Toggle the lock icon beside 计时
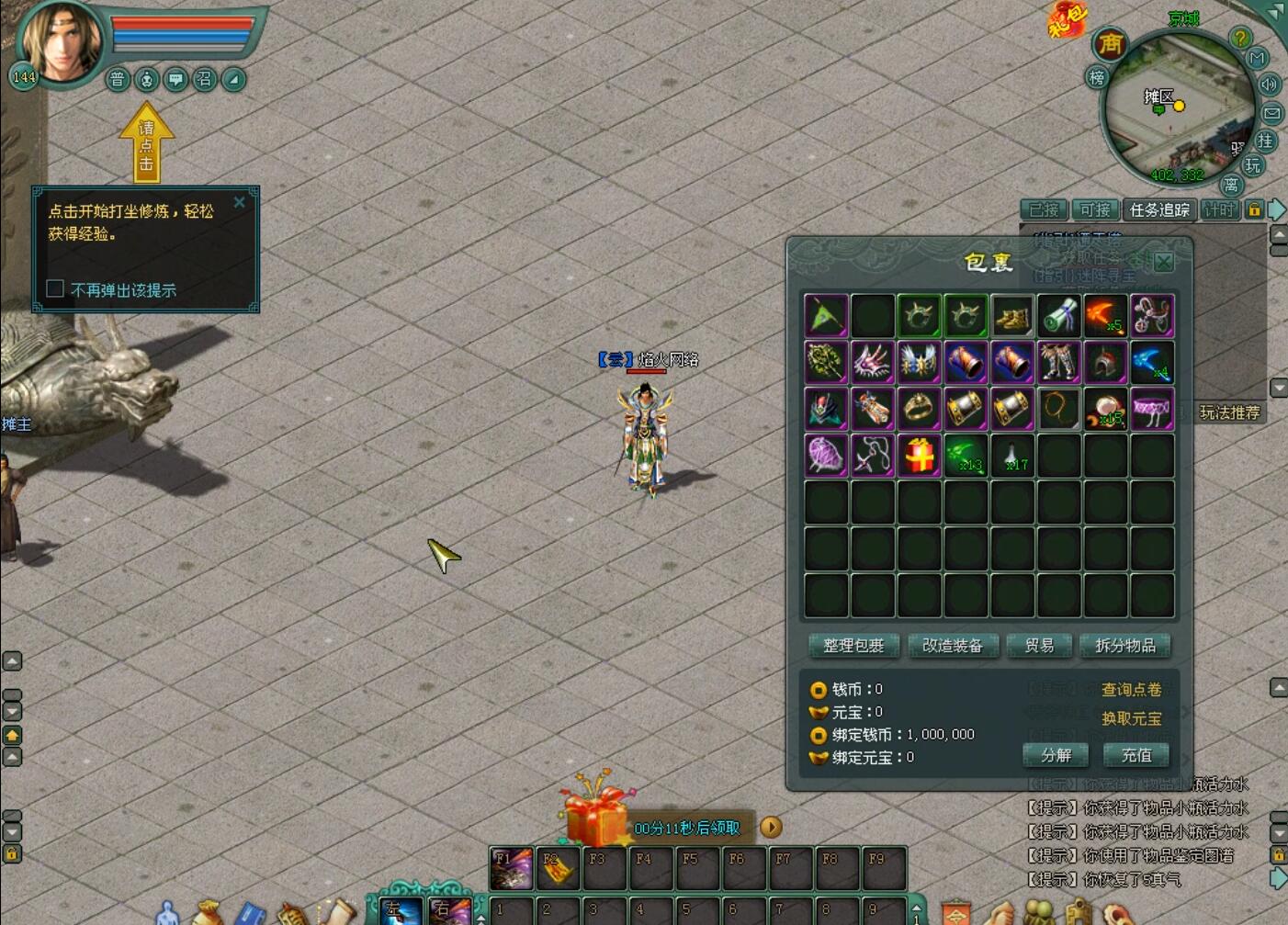 (x=1254, y=210)
